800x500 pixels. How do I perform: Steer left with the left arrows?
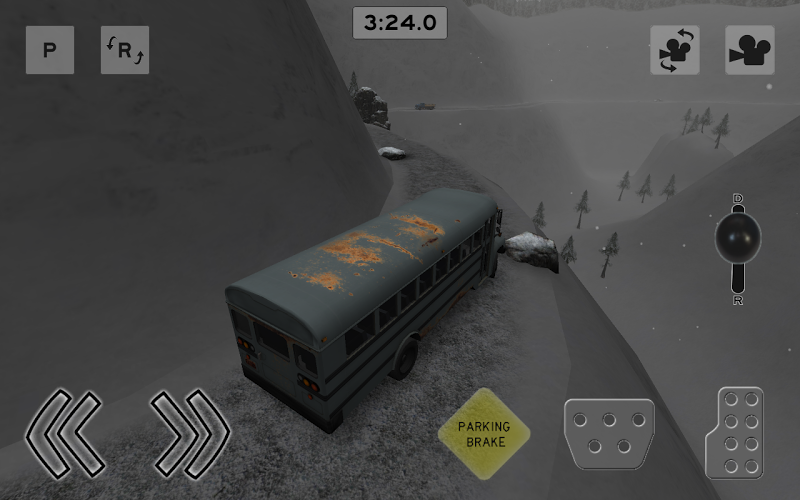[x=65, y=433]
